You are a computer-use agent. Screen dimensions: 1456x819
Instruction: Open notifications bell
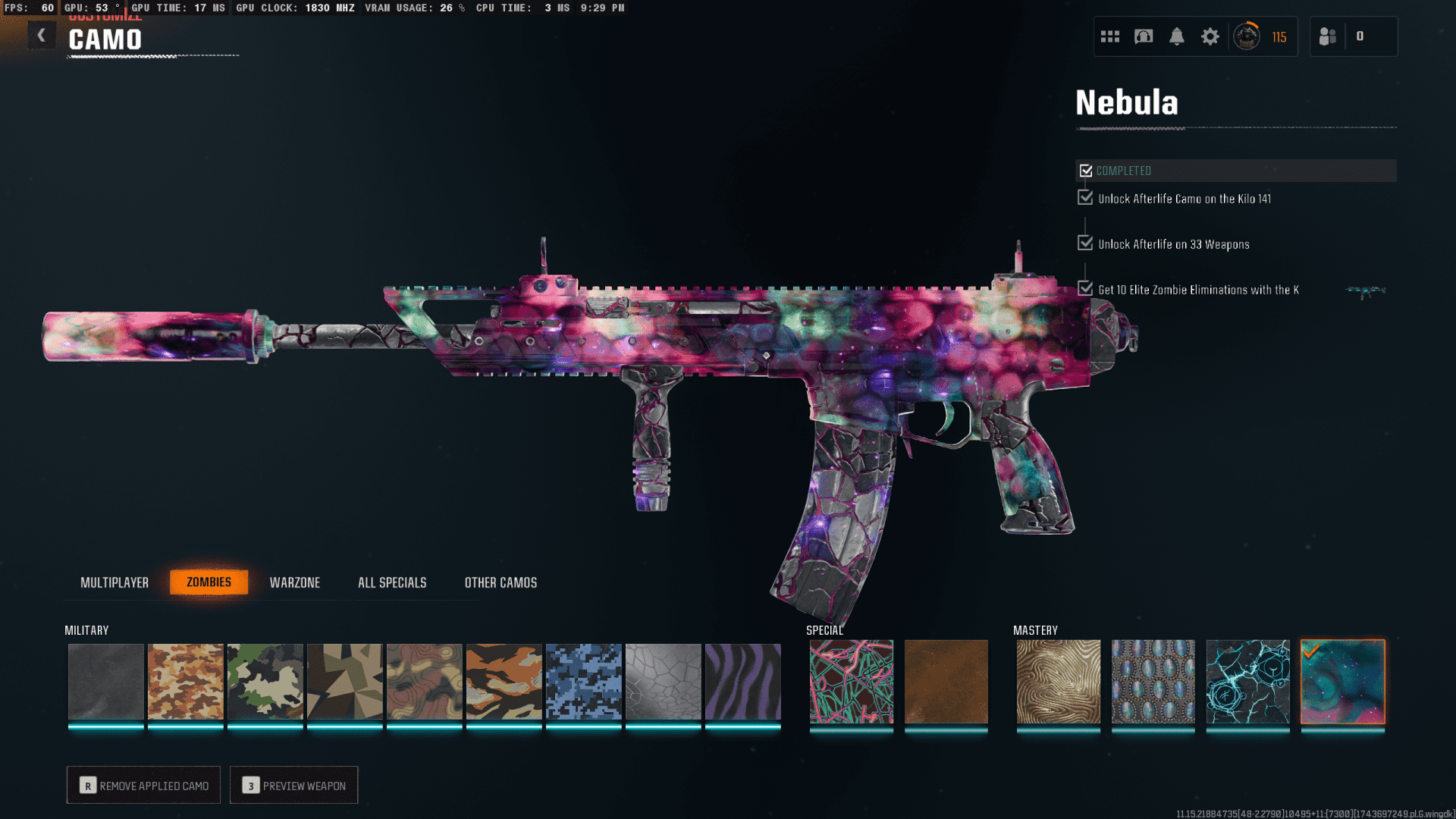[1176, 36]
